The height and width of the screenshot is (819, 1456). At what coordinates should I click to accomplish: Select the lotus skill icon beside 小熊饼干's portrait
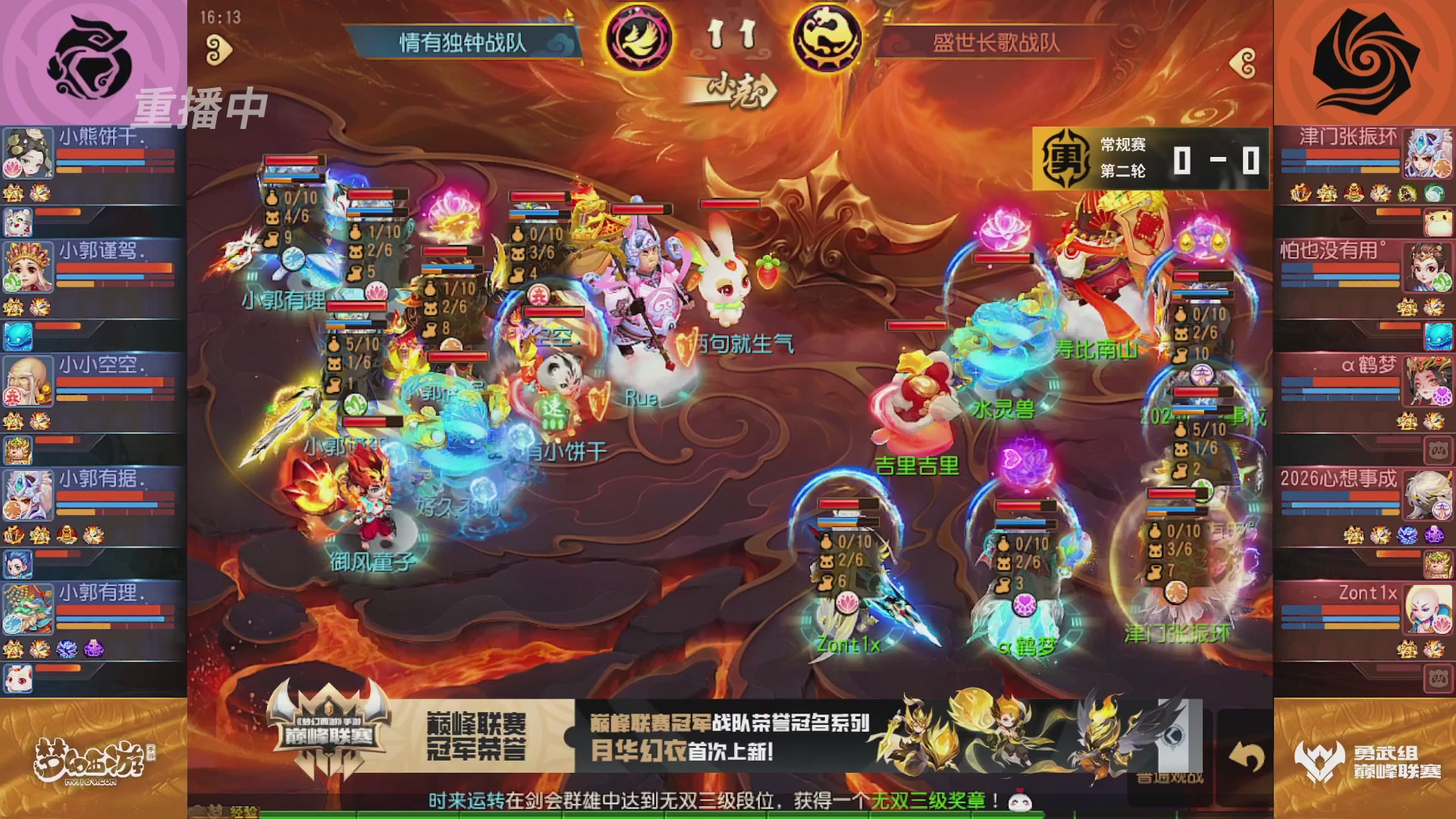pyautogui.click(x=11, y=168)
